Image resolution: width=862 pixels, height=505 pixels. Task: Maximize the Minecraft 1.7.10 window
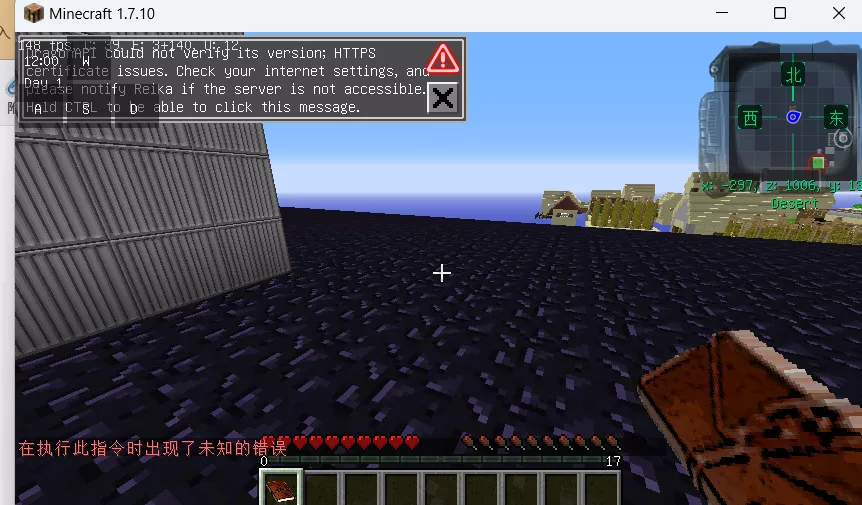(x=780, y=14)
